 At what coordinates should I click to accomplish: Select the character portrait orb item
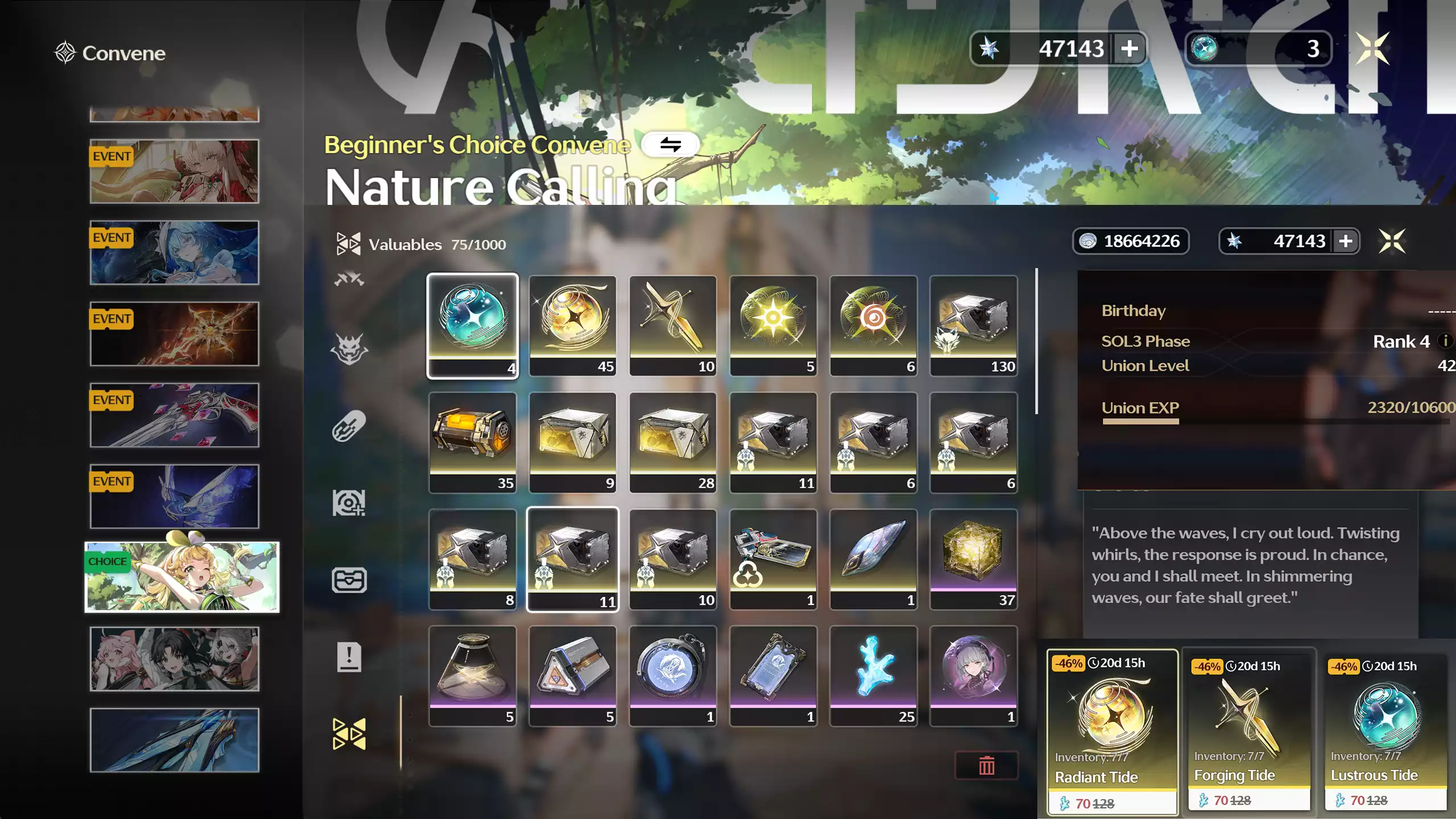click(973, 676)
